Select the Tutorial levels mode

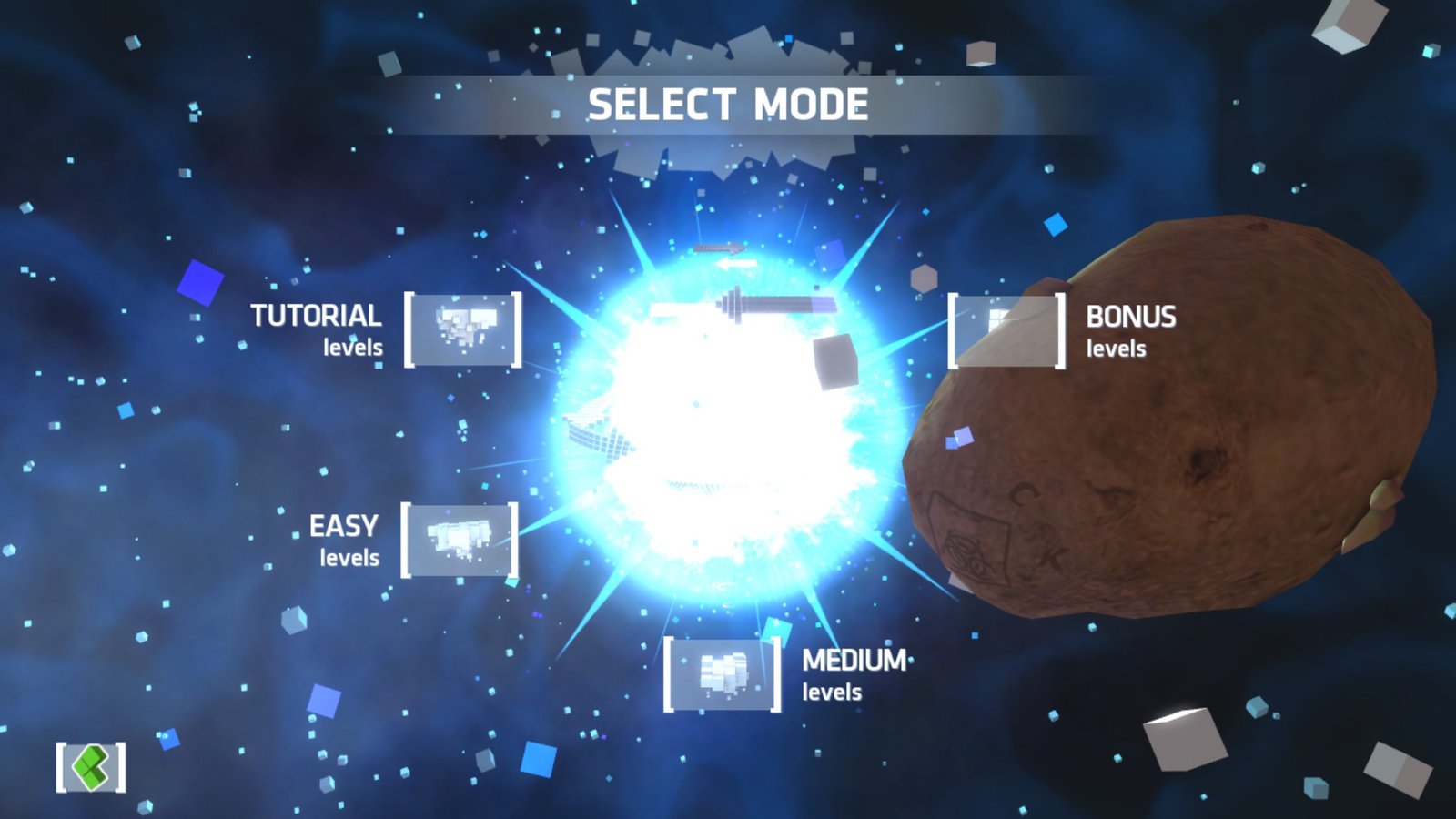coord(462,329)
